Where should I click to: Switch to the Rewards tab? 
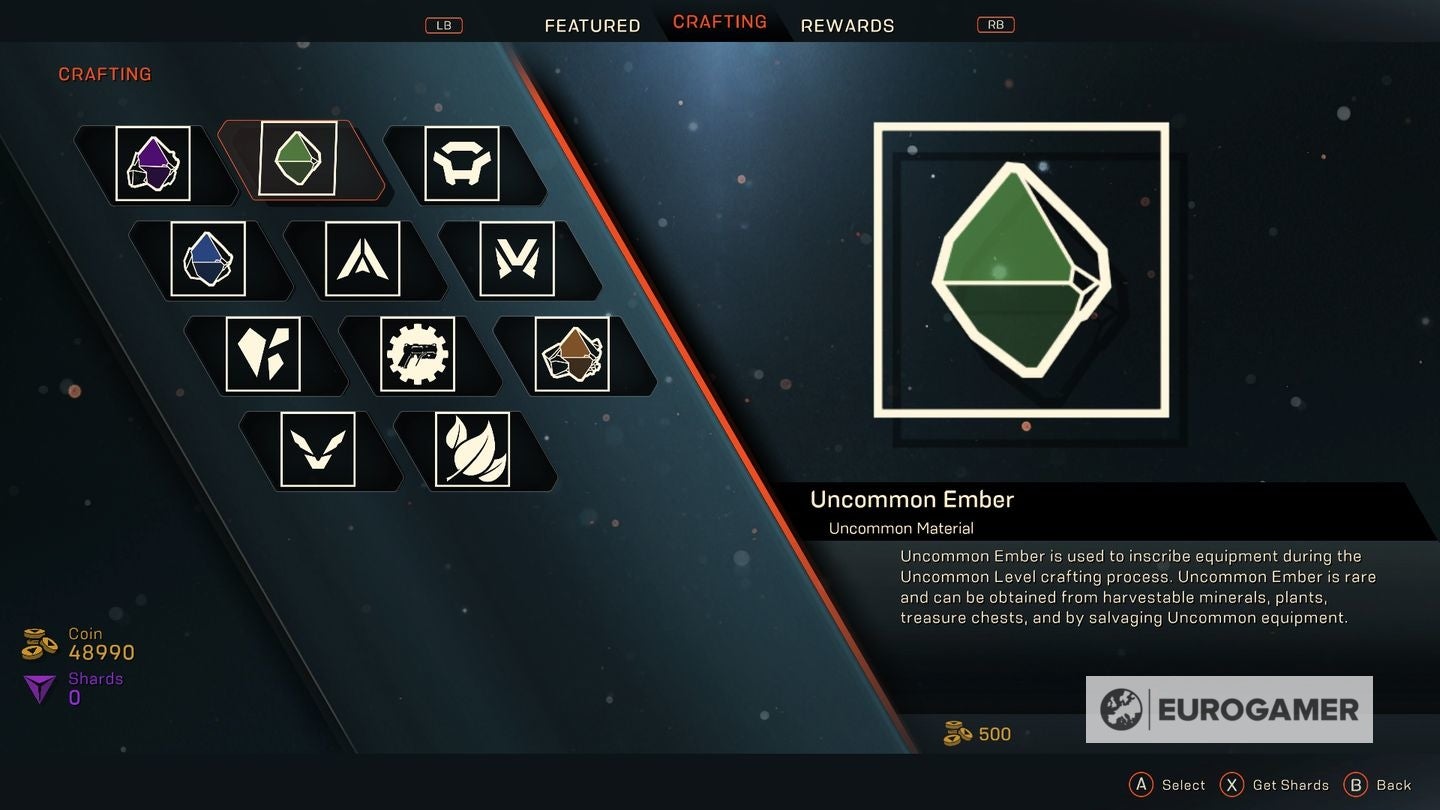847,26
